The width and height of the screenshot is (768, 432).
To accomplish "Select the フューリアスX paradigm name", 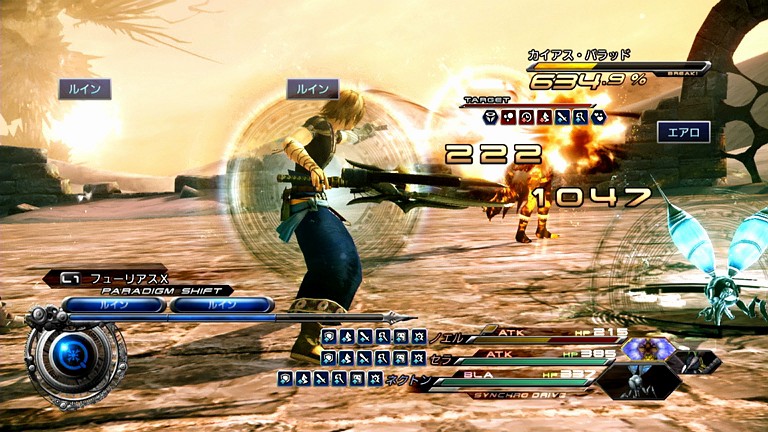I will pos(128,277).
